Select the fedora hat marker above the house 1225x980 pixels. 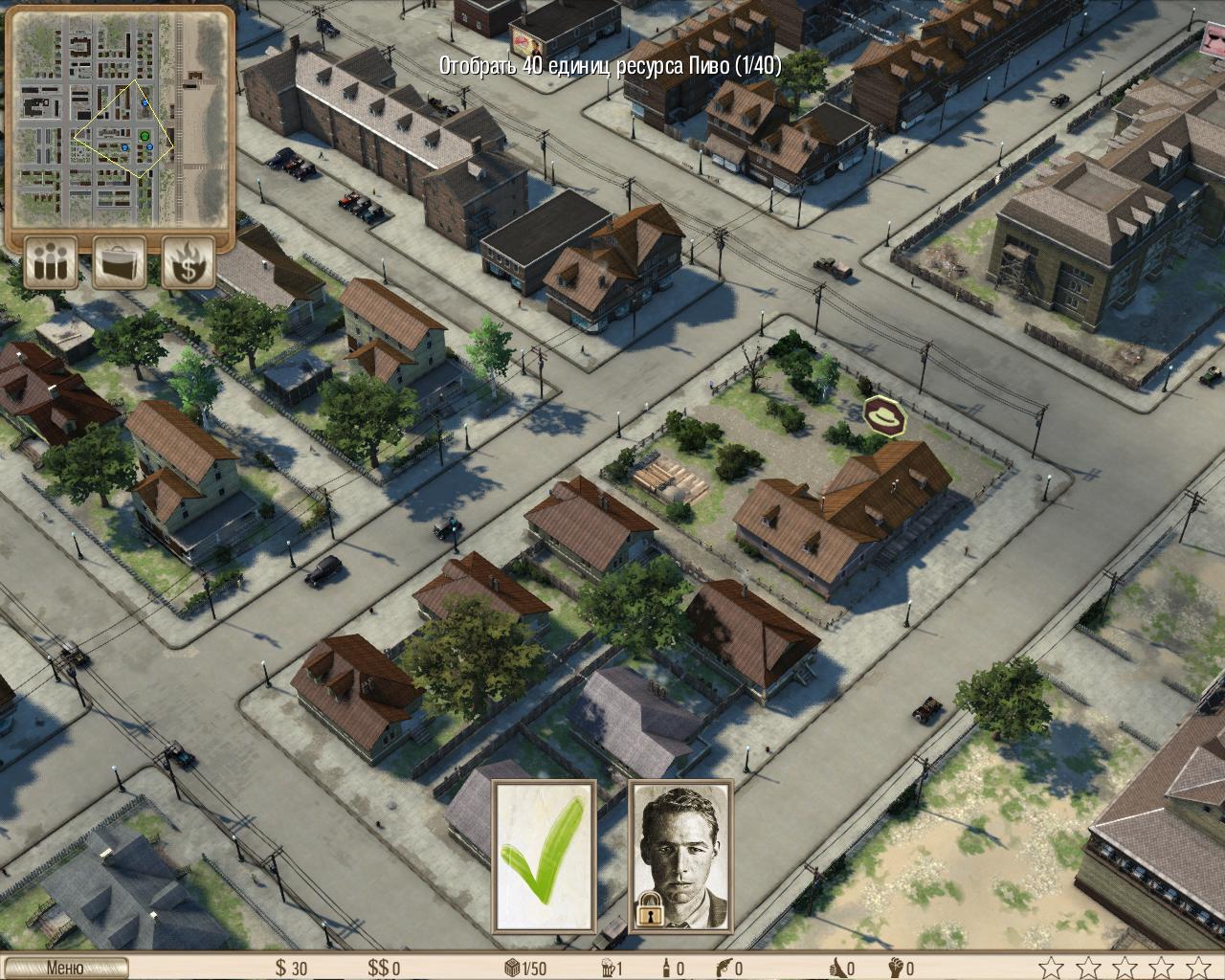[886, 416]
